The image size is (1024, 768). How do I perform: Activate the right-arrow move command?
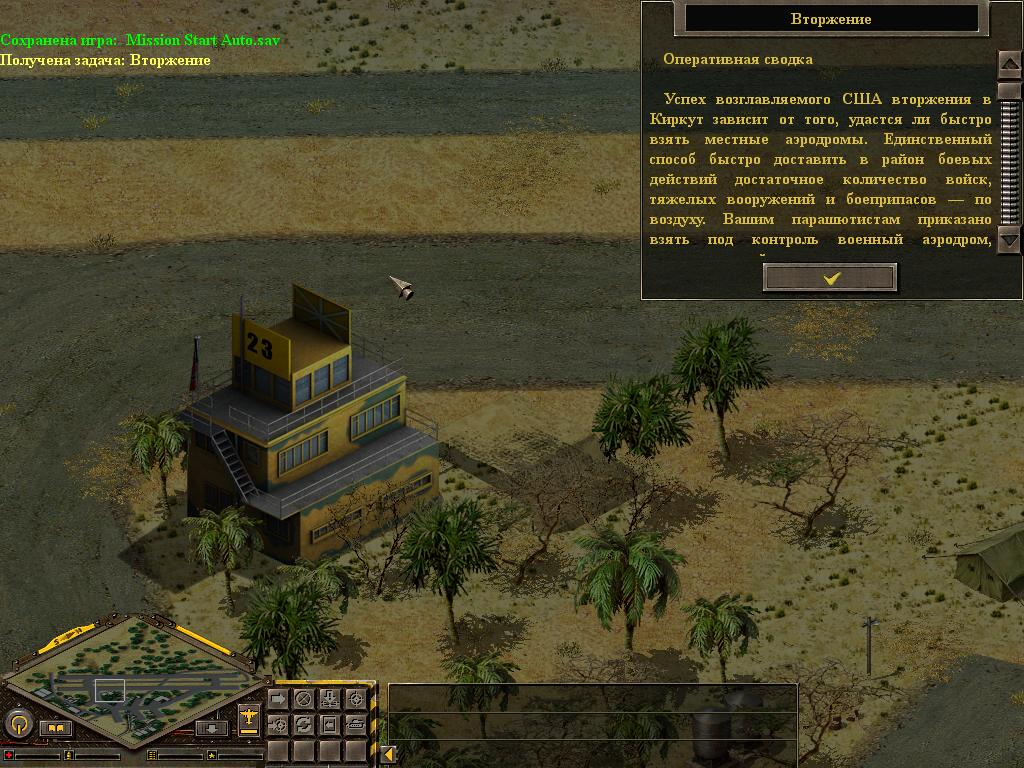click(278, 698)
